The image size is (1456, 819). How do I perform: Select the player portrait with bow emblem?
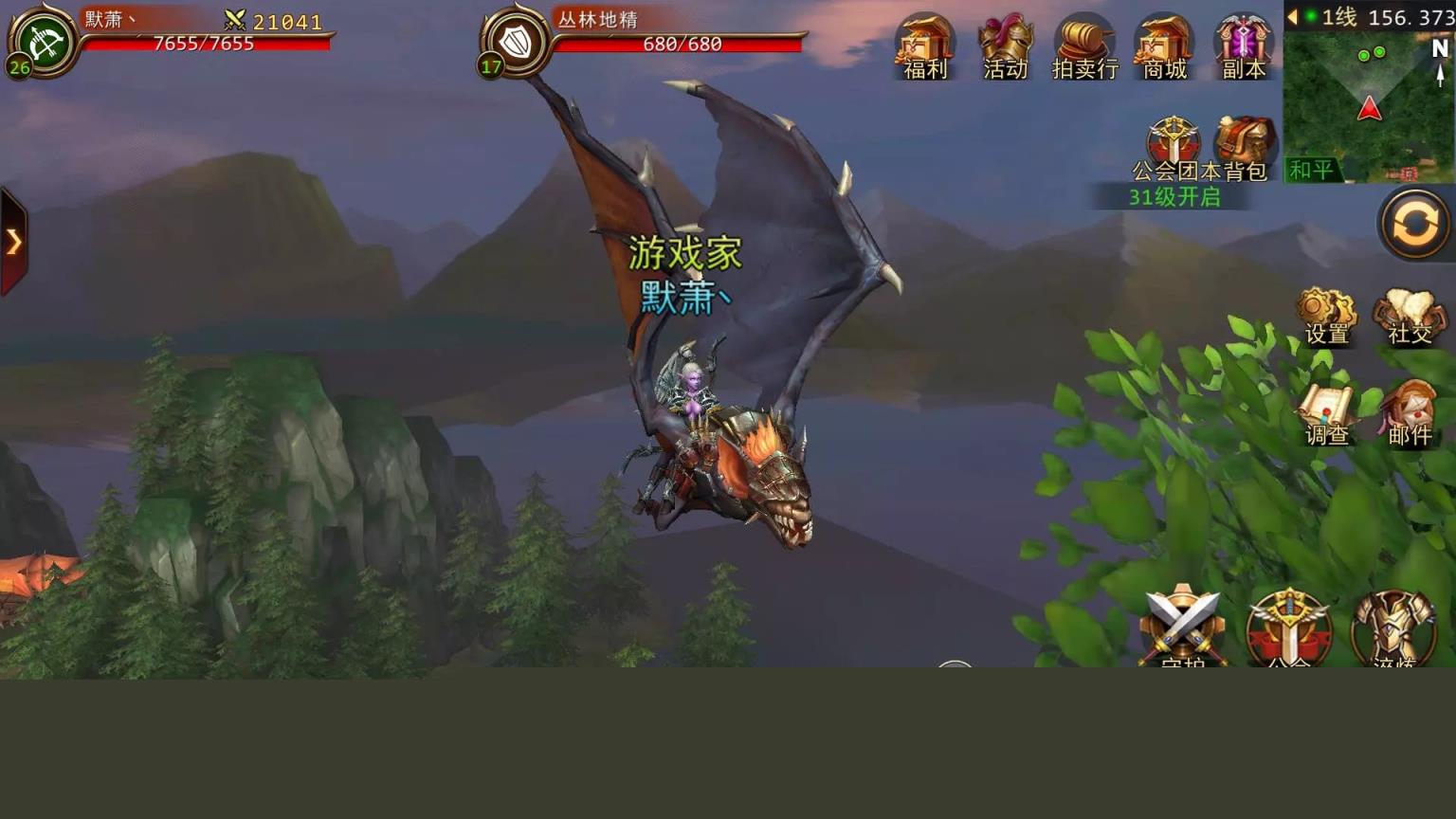point(43,43)
